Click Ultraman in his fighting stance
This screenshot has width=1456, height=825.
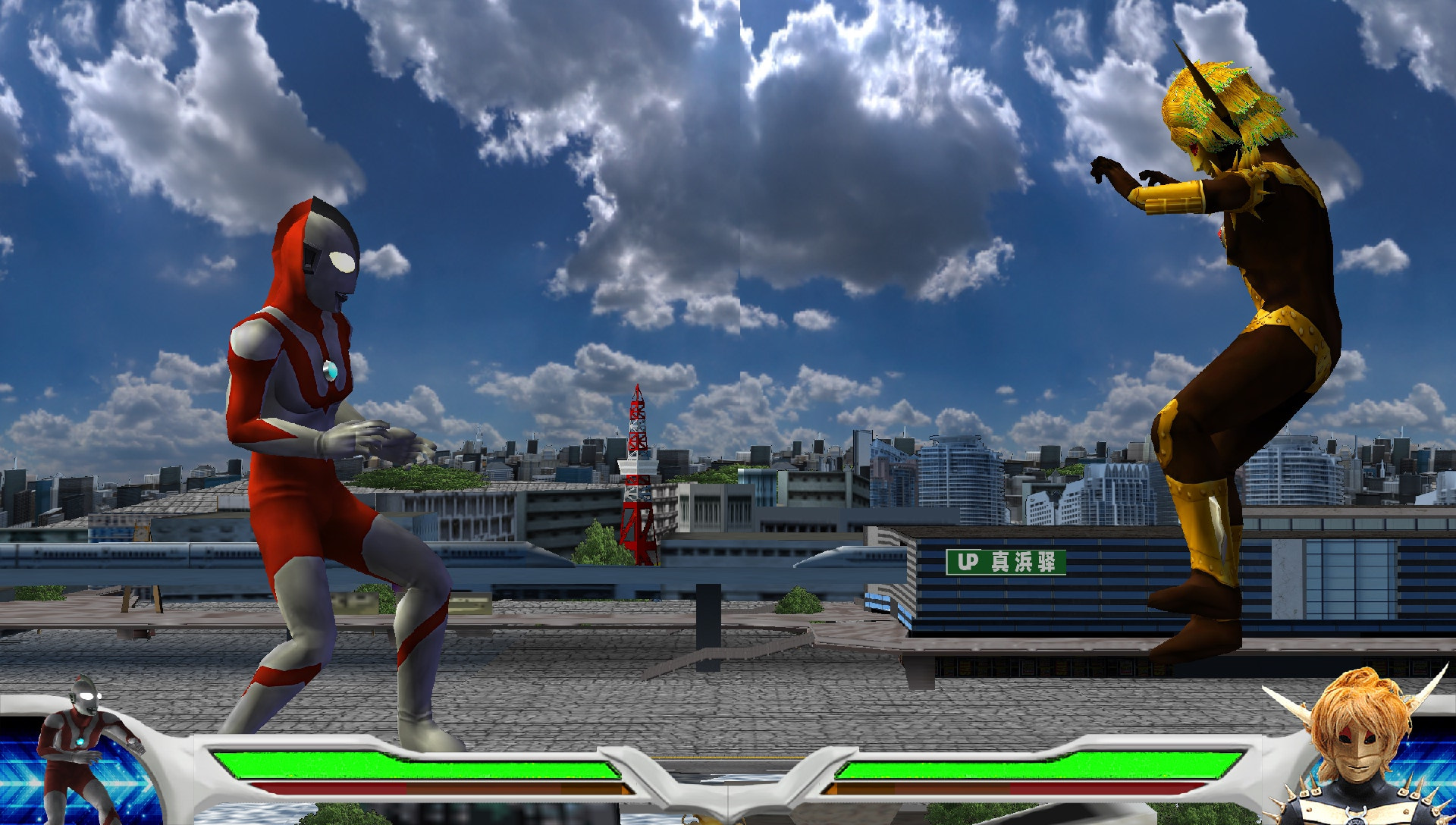(x=326, y=455)
